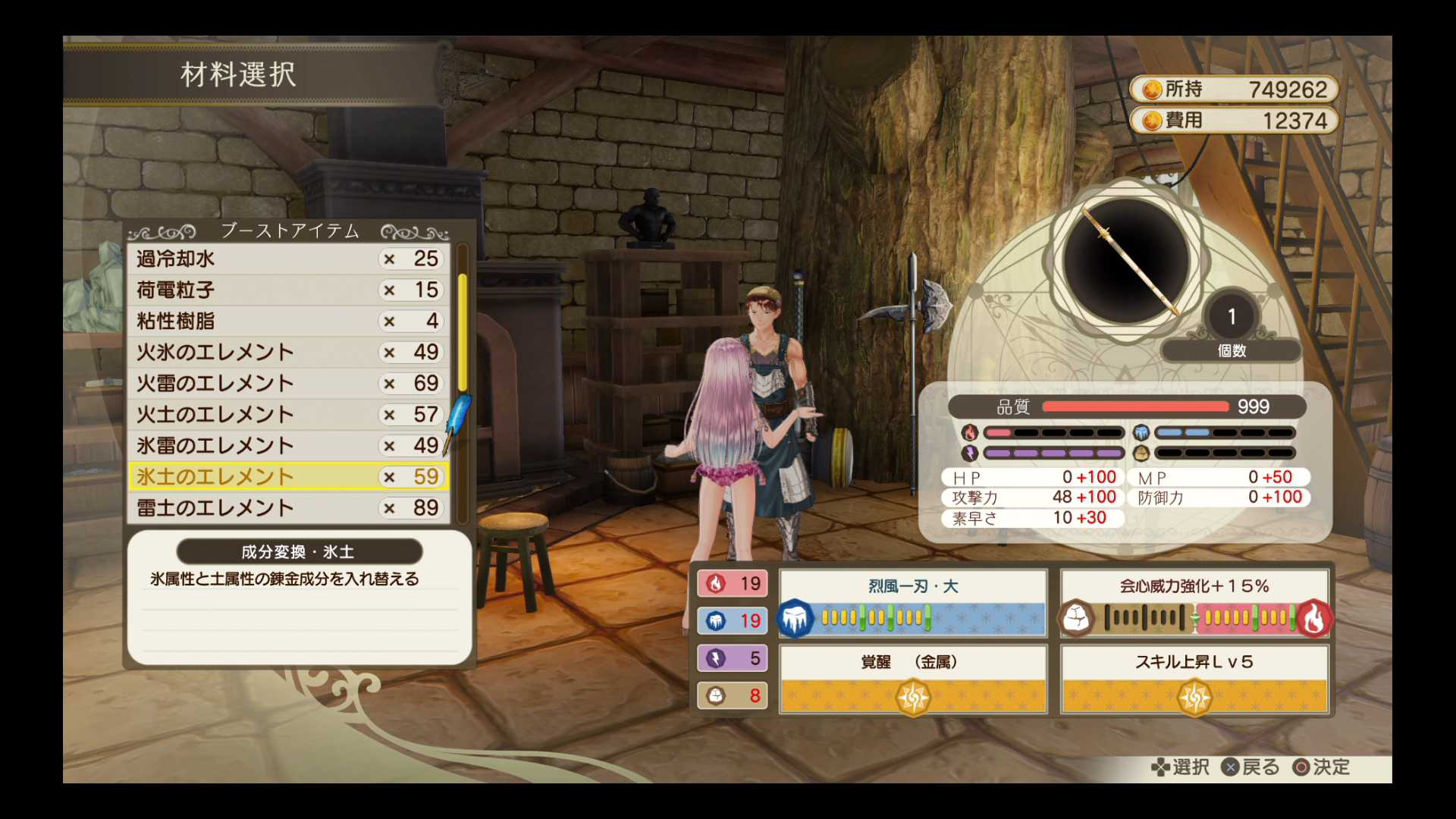Select 過冷却水 from the boost item list
Screen dimensions: 1456x819
point(288,259)
